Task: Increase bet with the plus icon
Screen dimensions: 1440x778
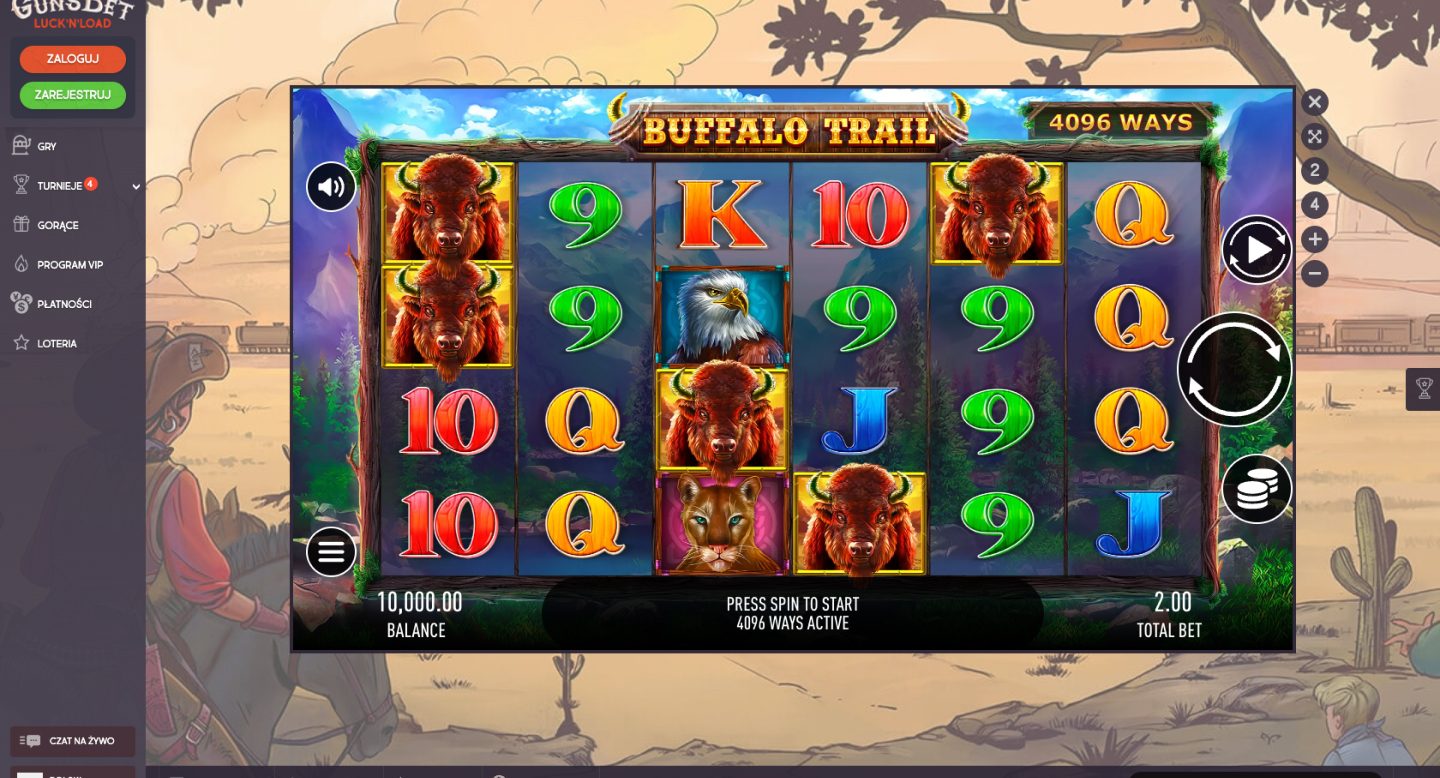Action: tap(1315, 238)
